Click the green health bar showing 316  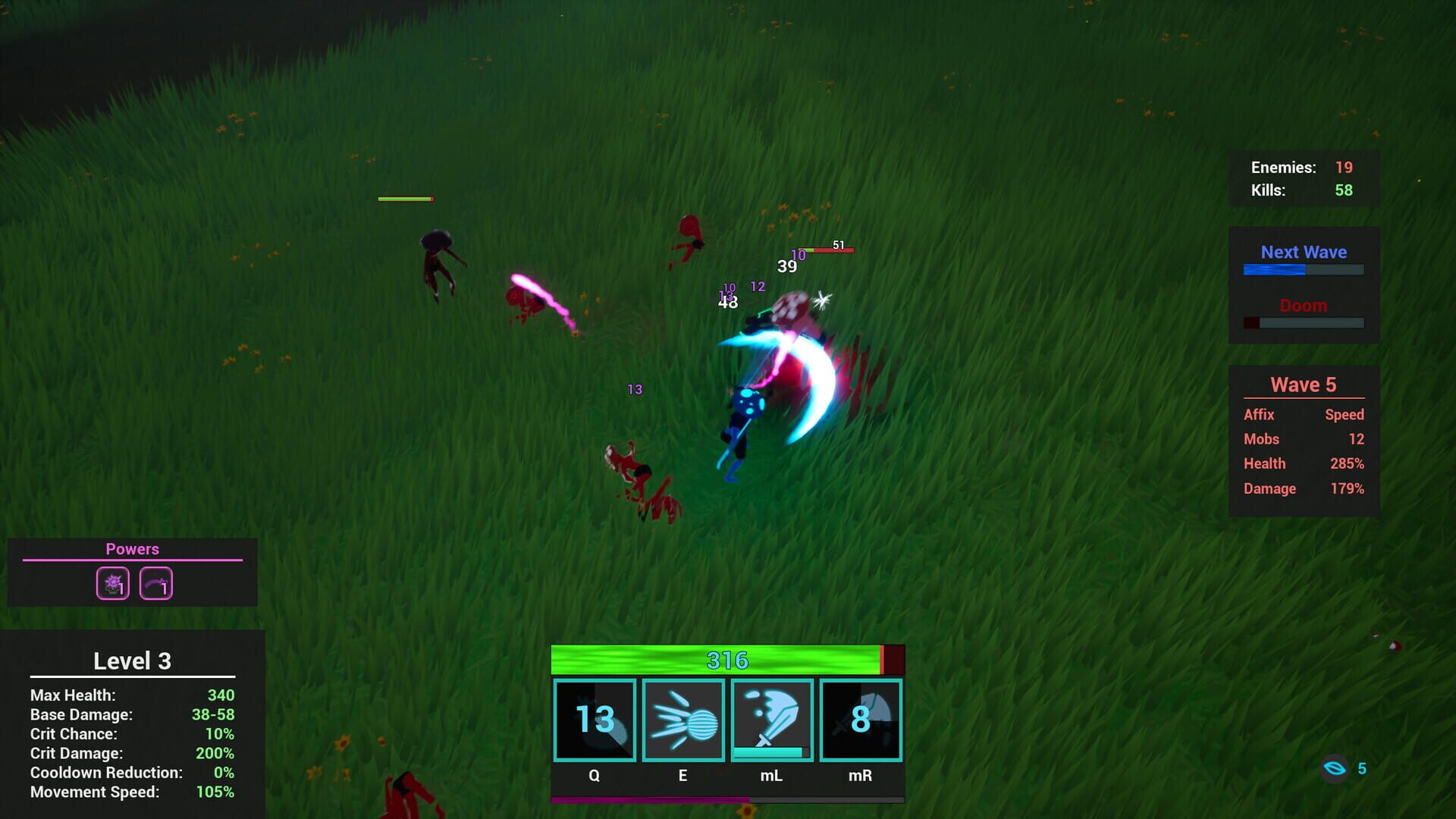726,660
